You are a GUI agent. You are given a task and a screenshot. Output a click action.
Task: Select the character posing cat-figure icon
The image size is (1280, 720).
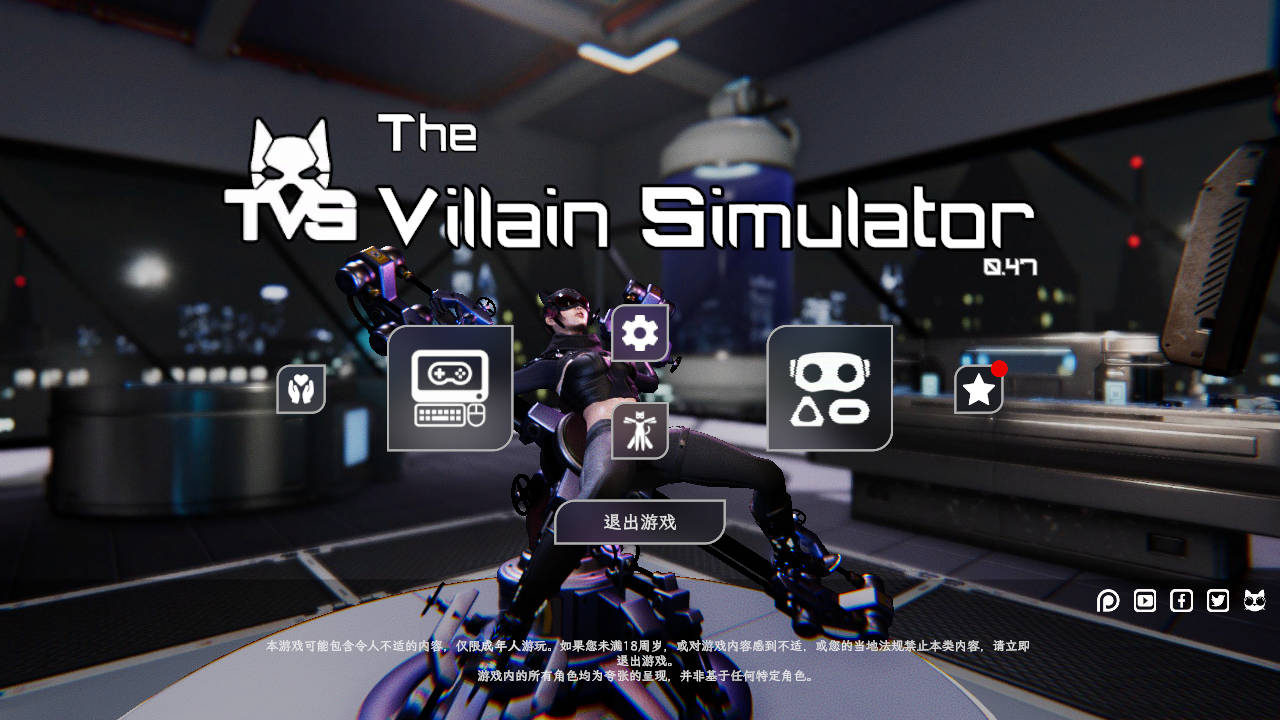tap(639, 432)
